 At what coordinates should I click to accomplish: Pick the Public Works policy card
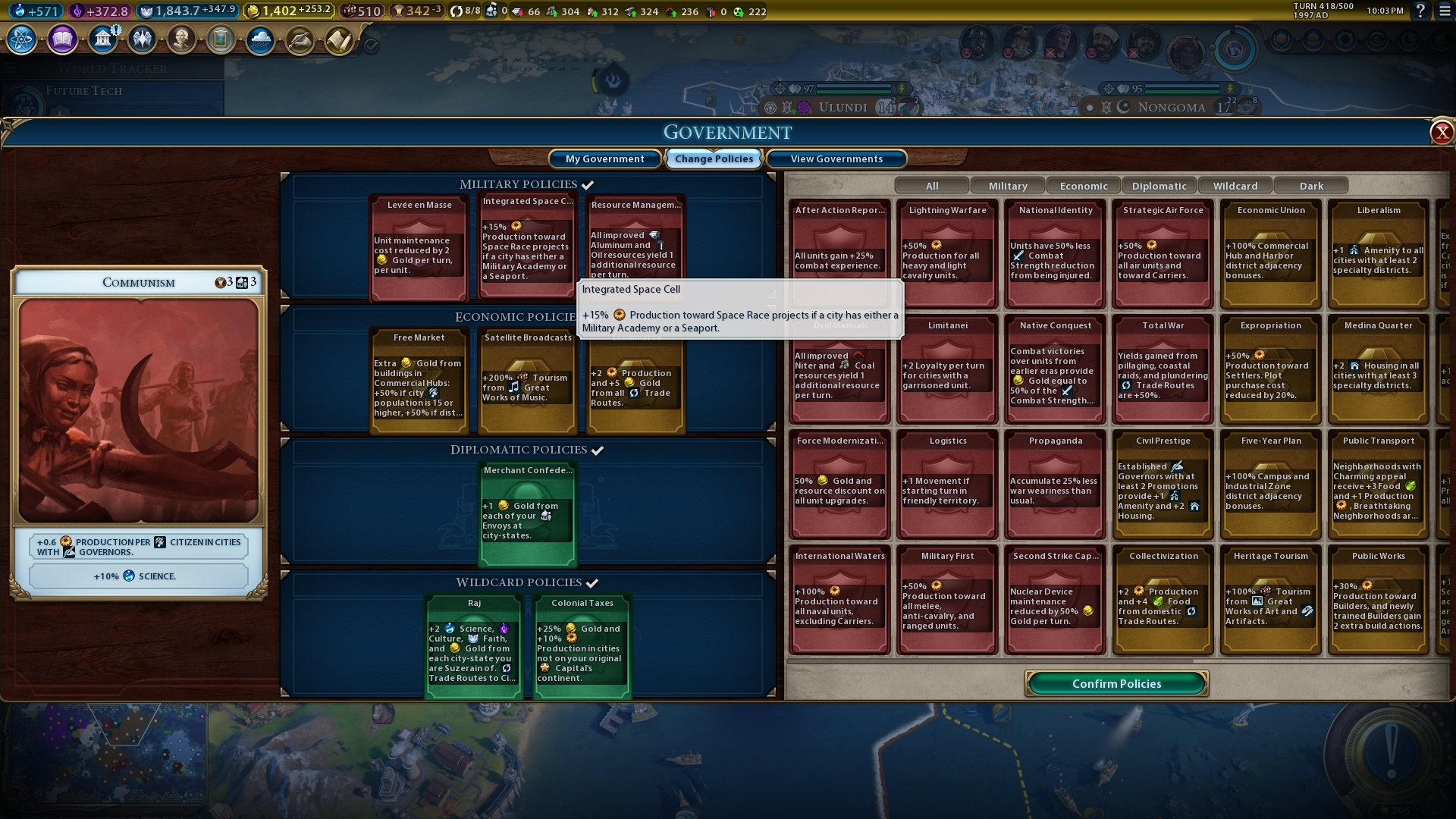coord(1379,599)
